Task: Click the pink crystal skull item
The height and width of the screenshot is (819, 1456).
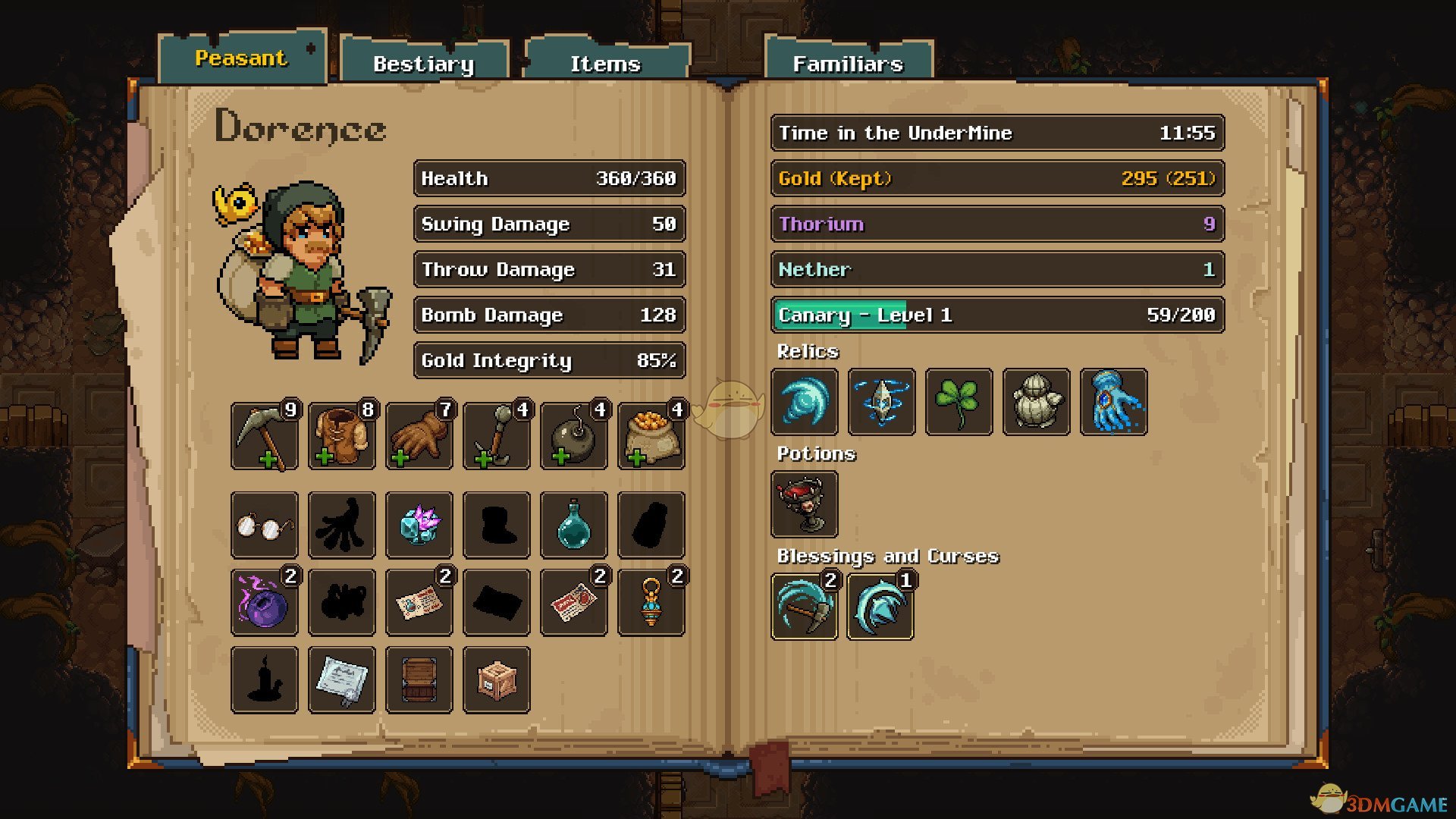Action: pyautogui.click(x=419, y=525)
